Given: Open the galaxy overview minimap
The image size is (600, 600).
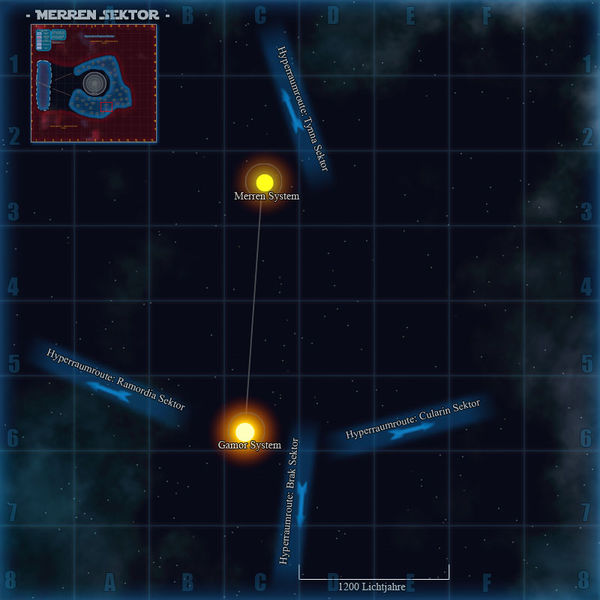Looking at the screenshot, I should point(94,82).
